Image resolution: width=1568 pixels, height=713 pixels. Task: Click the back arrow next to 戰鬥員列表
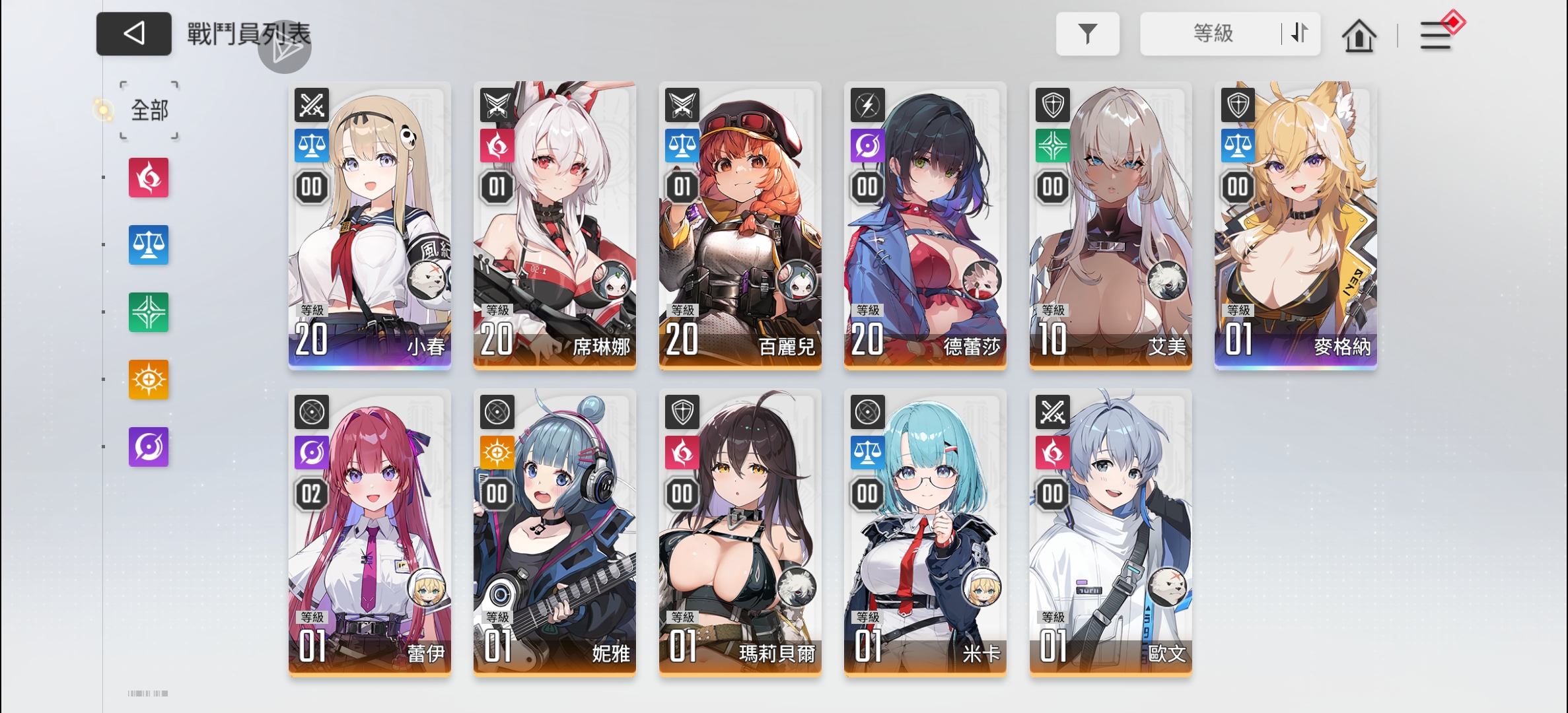133,34
